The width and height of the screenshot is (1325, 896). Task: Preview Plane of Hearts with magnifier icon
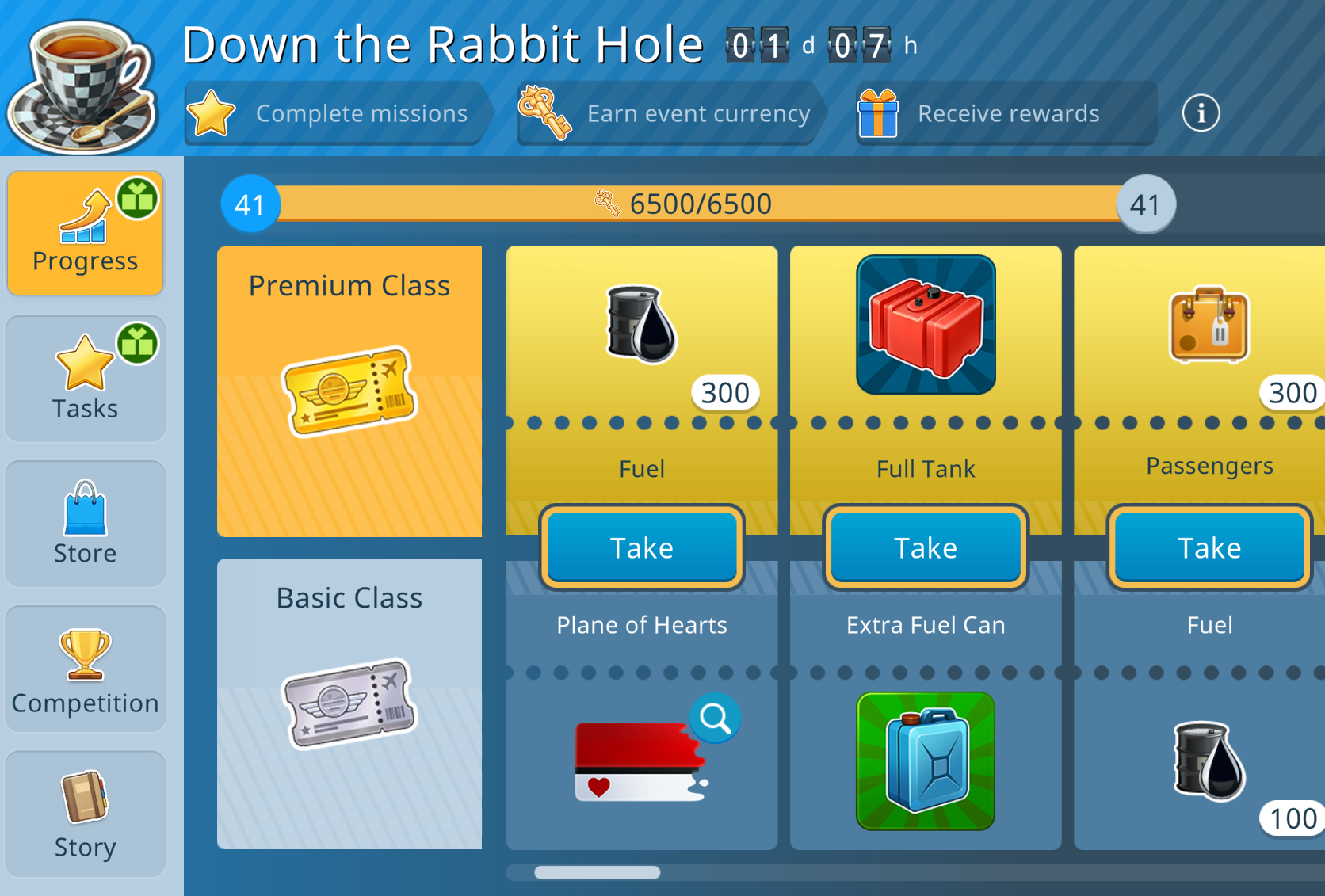(715, 719)
